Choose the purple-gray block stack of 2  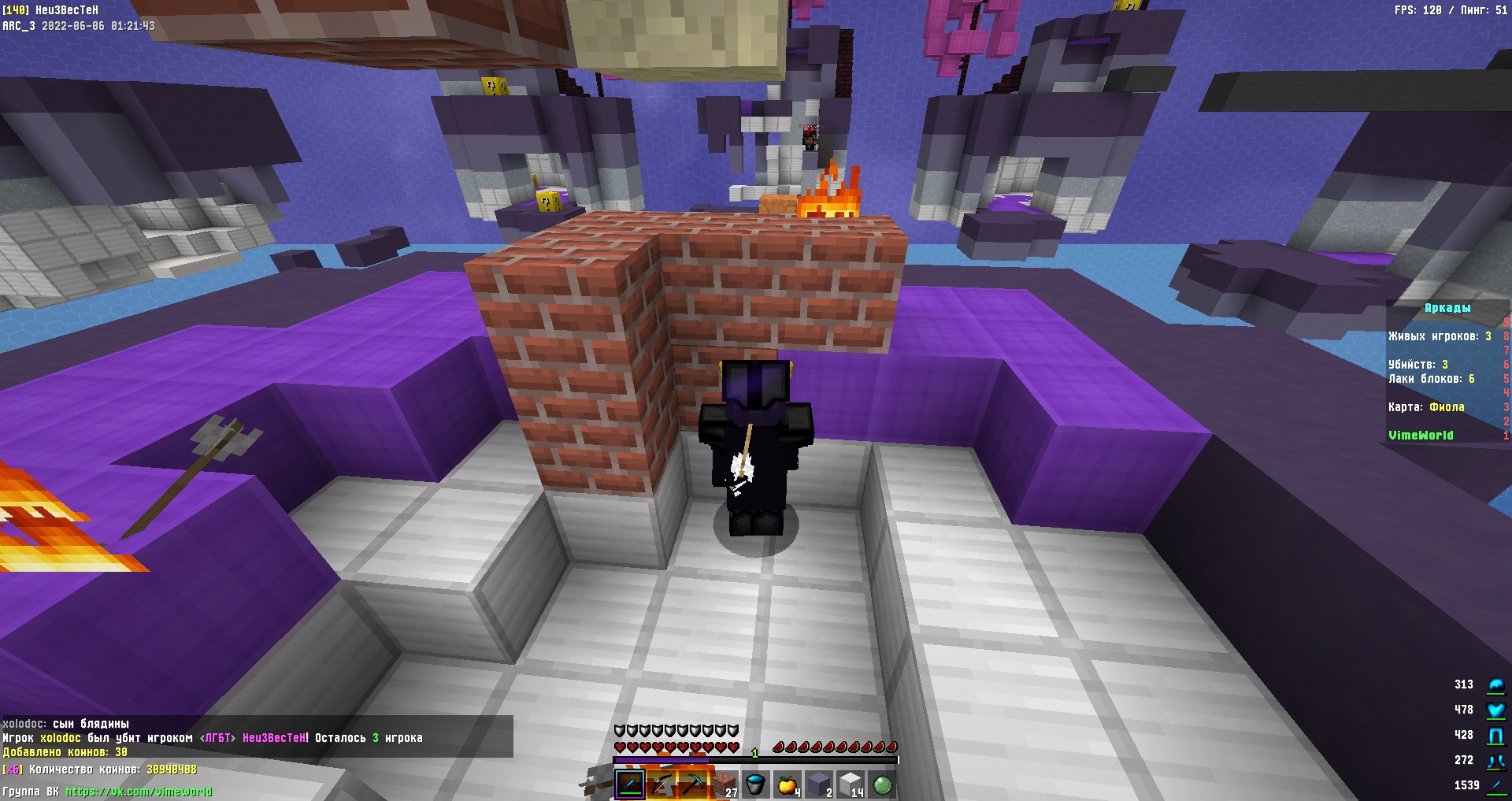[x=818, y=784]
